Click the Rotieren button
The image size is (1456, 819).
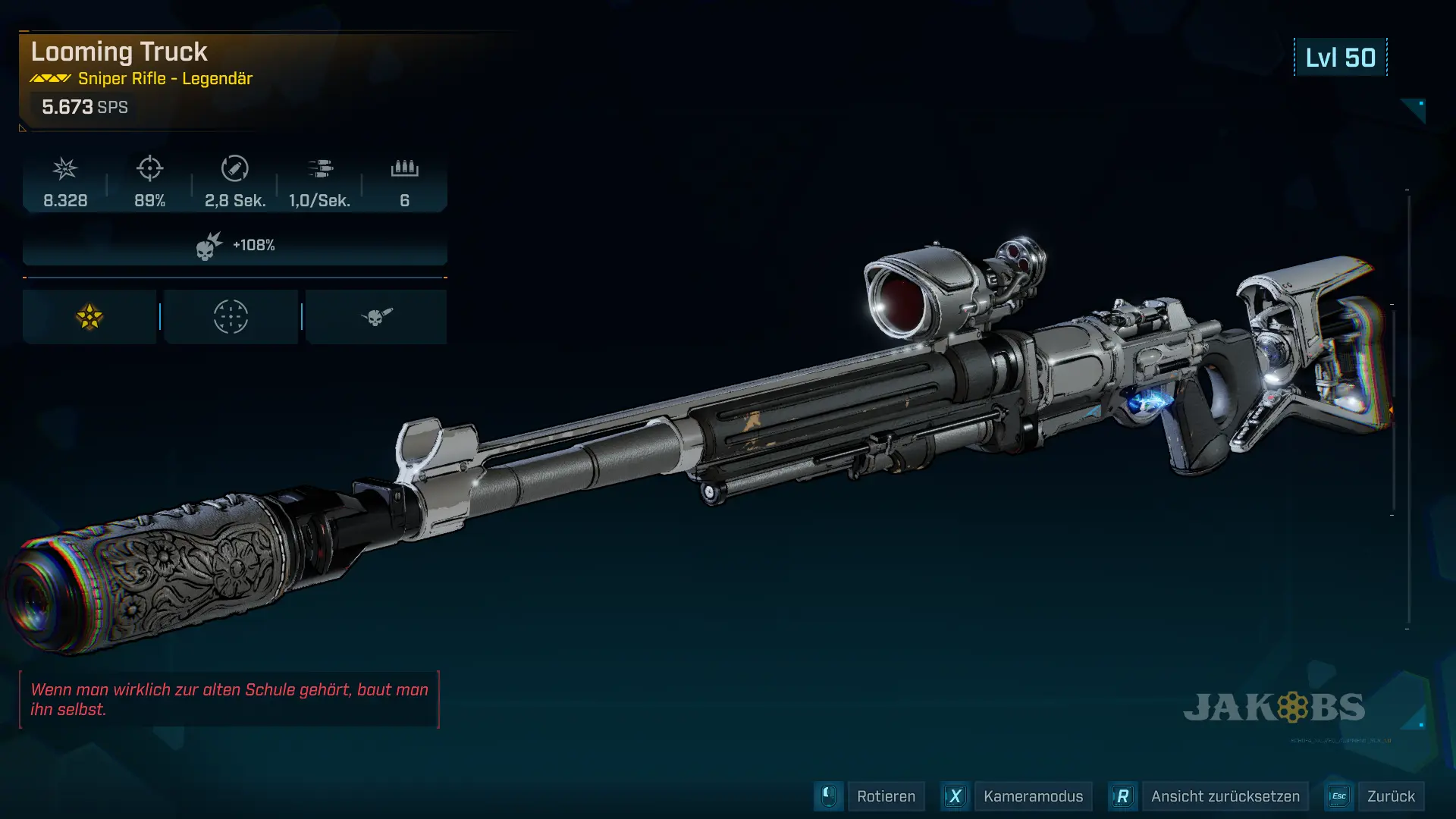tap(885, 796)
